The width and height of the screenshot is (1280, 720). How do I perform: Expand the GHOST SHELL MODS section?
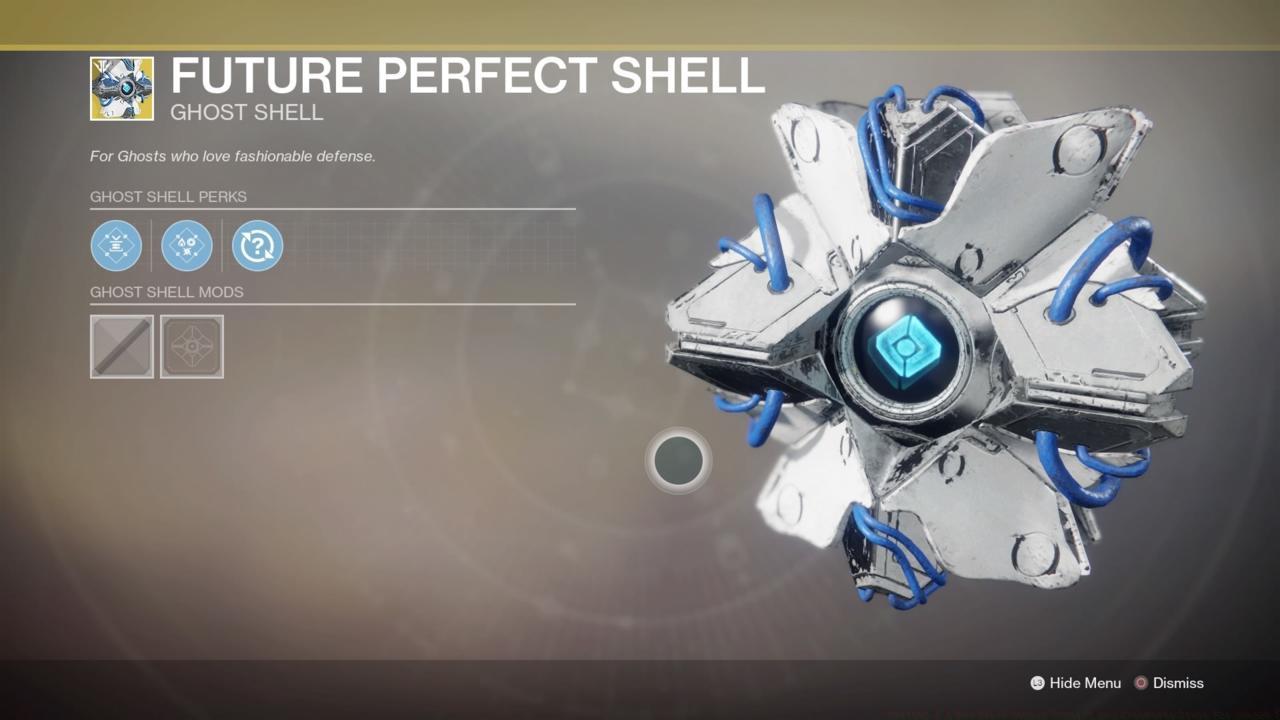pyautogui.click(x=166, y=292)
